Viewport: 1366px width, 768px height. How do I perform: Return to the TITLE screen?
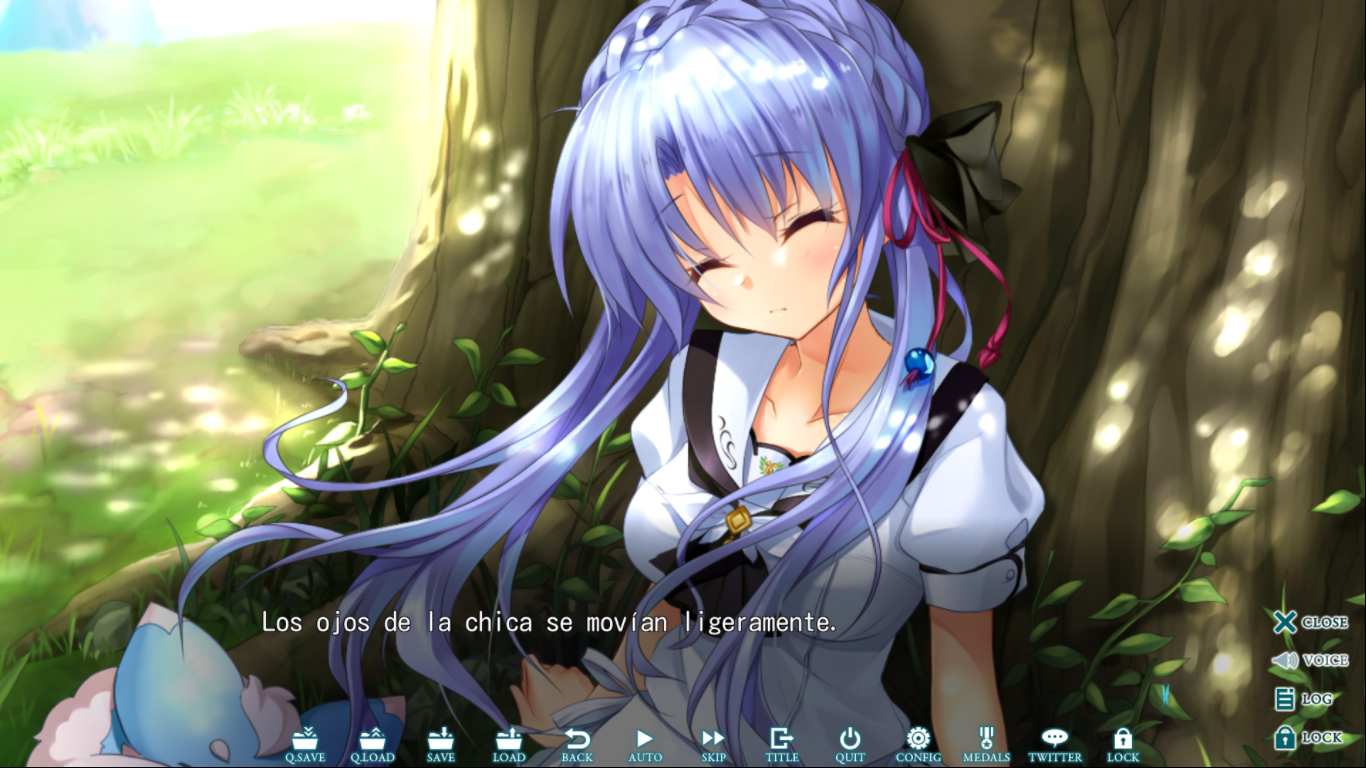(x=782, y=744)
